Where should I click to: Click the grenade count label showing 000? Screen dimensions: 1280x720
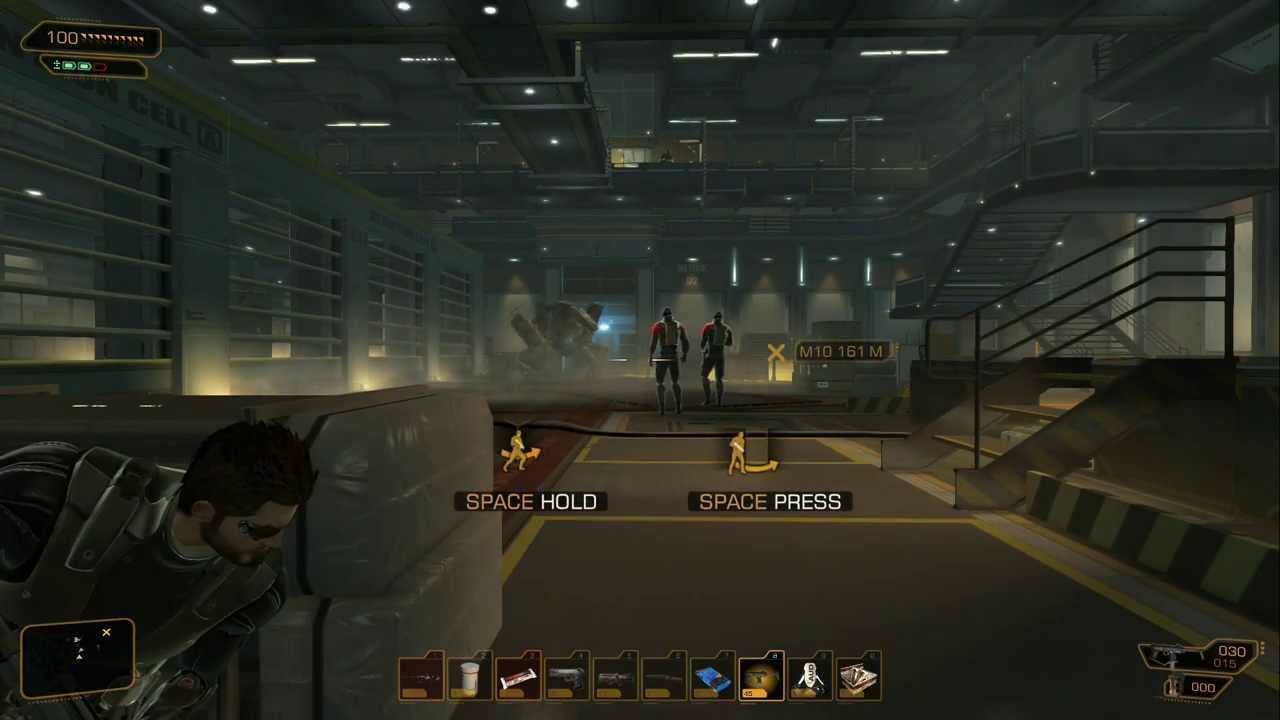click(1204, 687)
